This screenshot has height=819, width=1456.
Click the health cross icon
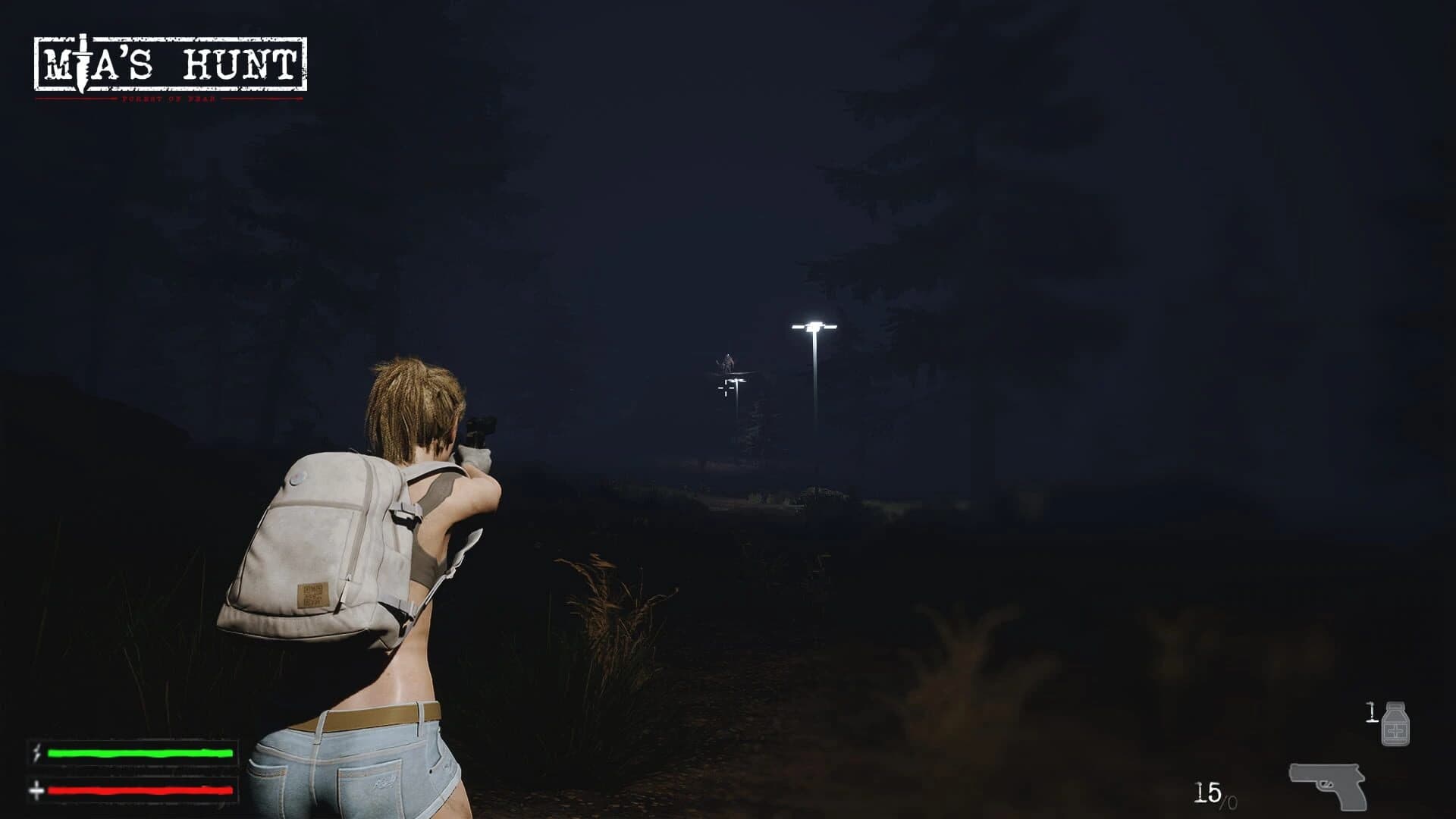[x=36, y=791]
